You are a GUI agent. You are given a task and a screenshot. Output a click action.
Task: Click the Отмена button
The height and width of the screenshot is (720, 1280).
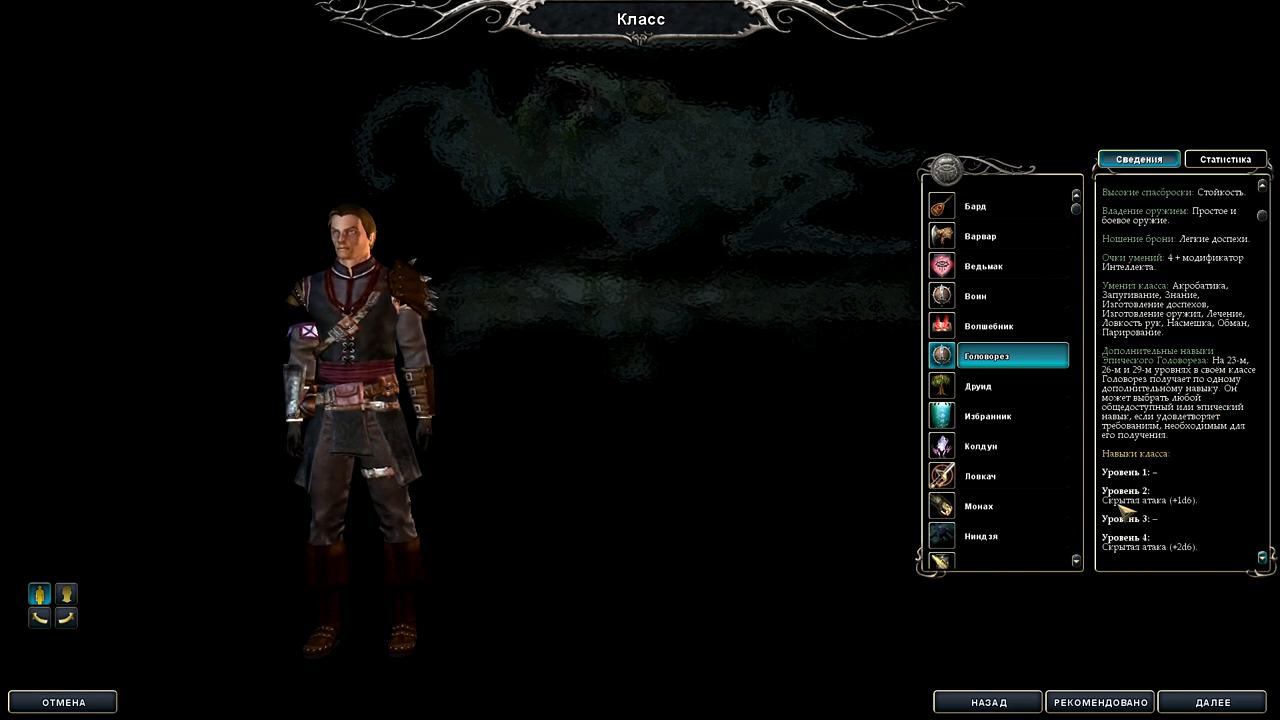[63, 702]
